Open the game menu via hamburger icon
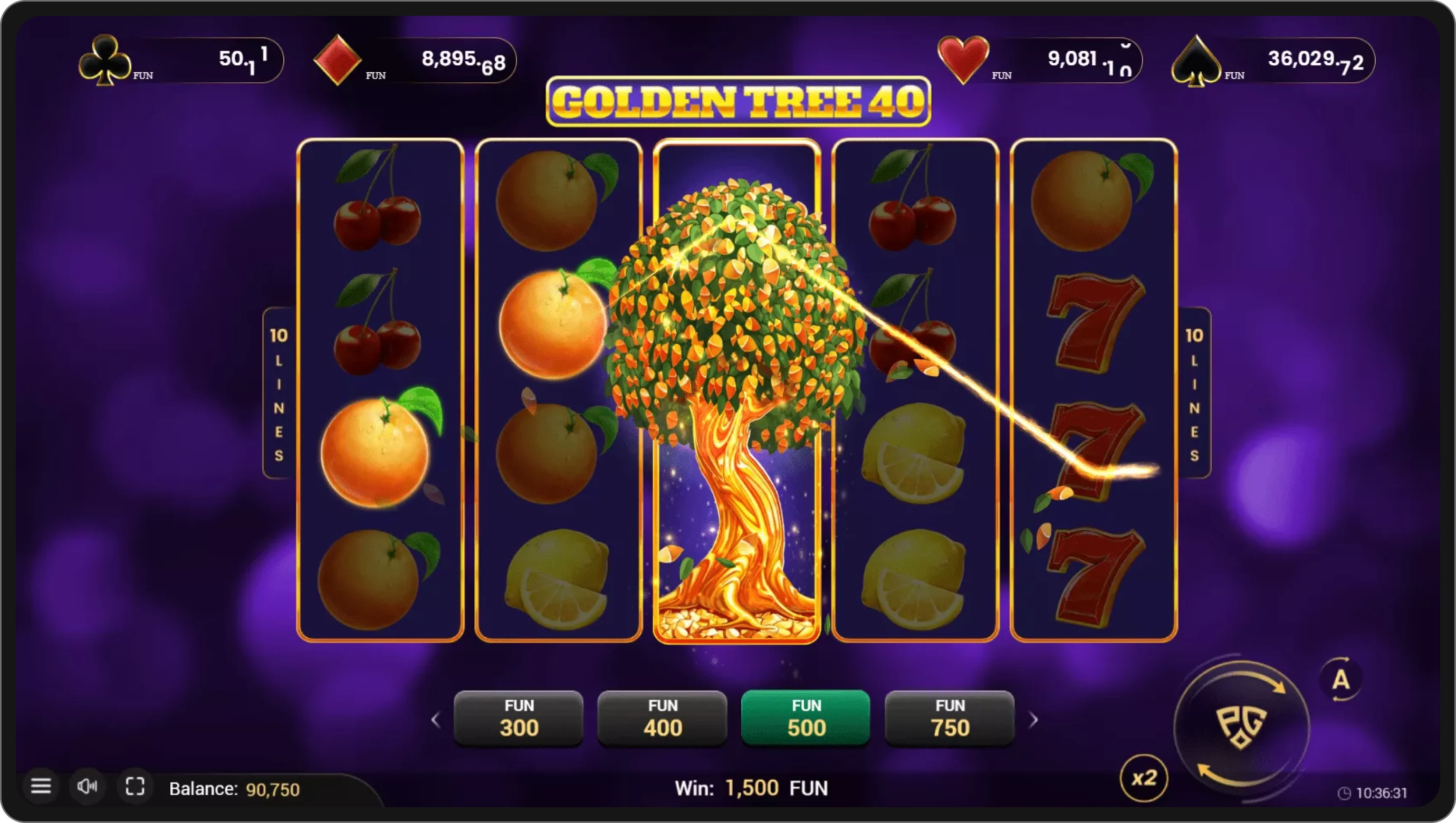Image resolution: width=1456 pixels, height=823 pixels. (41, 786)
